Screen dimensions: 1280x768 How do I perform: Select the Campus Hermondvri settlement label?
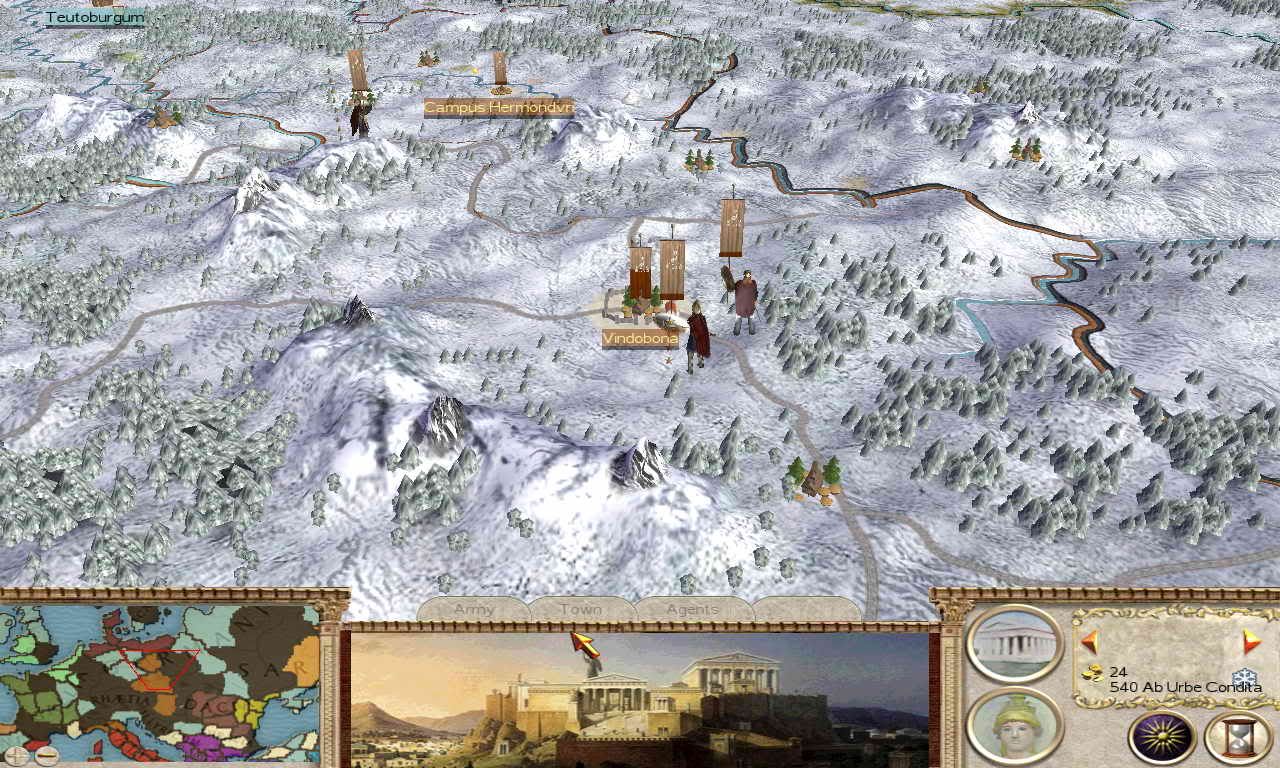tap(498, 107)
